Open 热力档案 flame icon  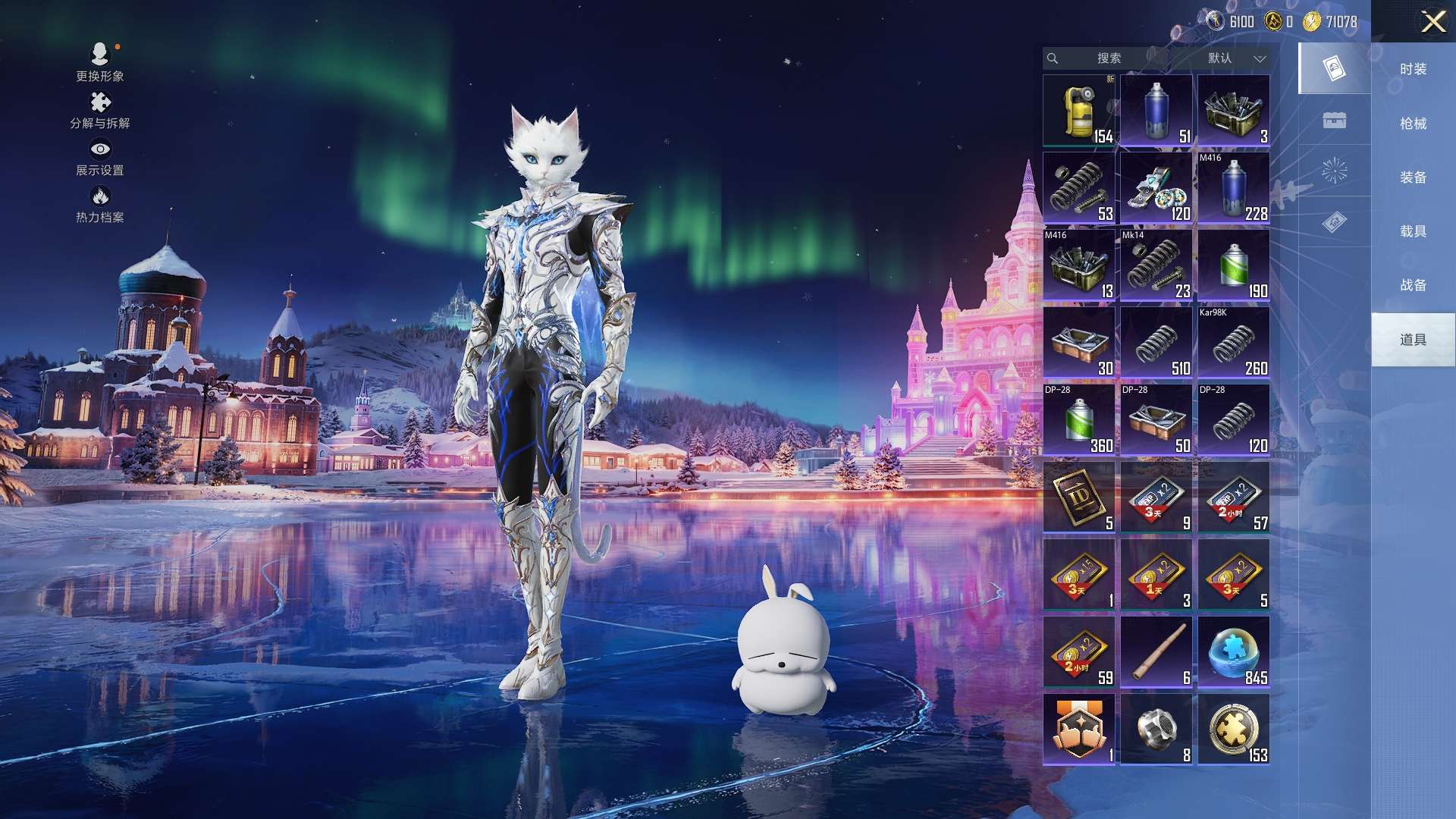coord(100,205)
